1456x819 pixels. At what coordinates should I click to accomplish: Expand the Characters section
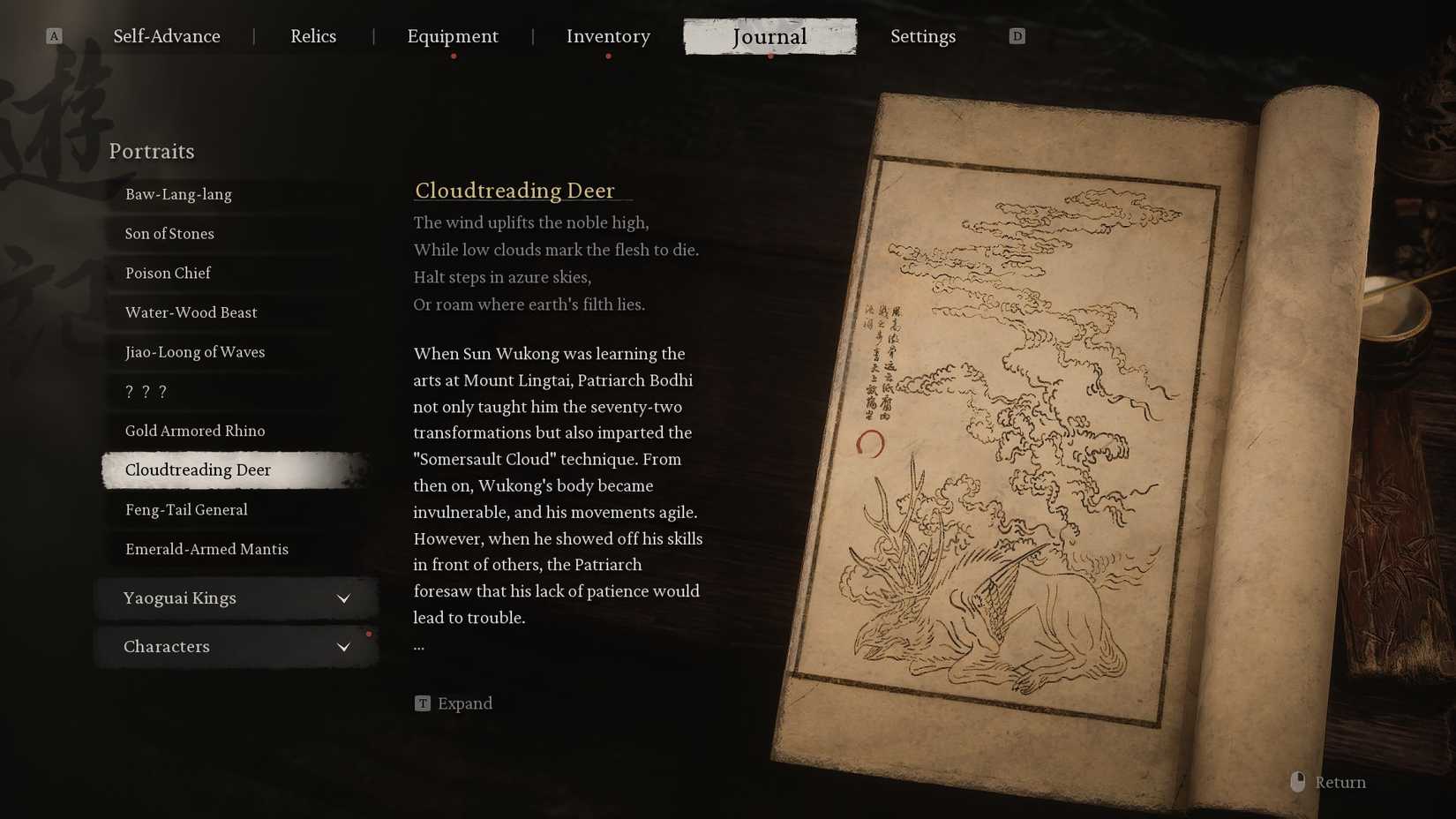(236, 646)
